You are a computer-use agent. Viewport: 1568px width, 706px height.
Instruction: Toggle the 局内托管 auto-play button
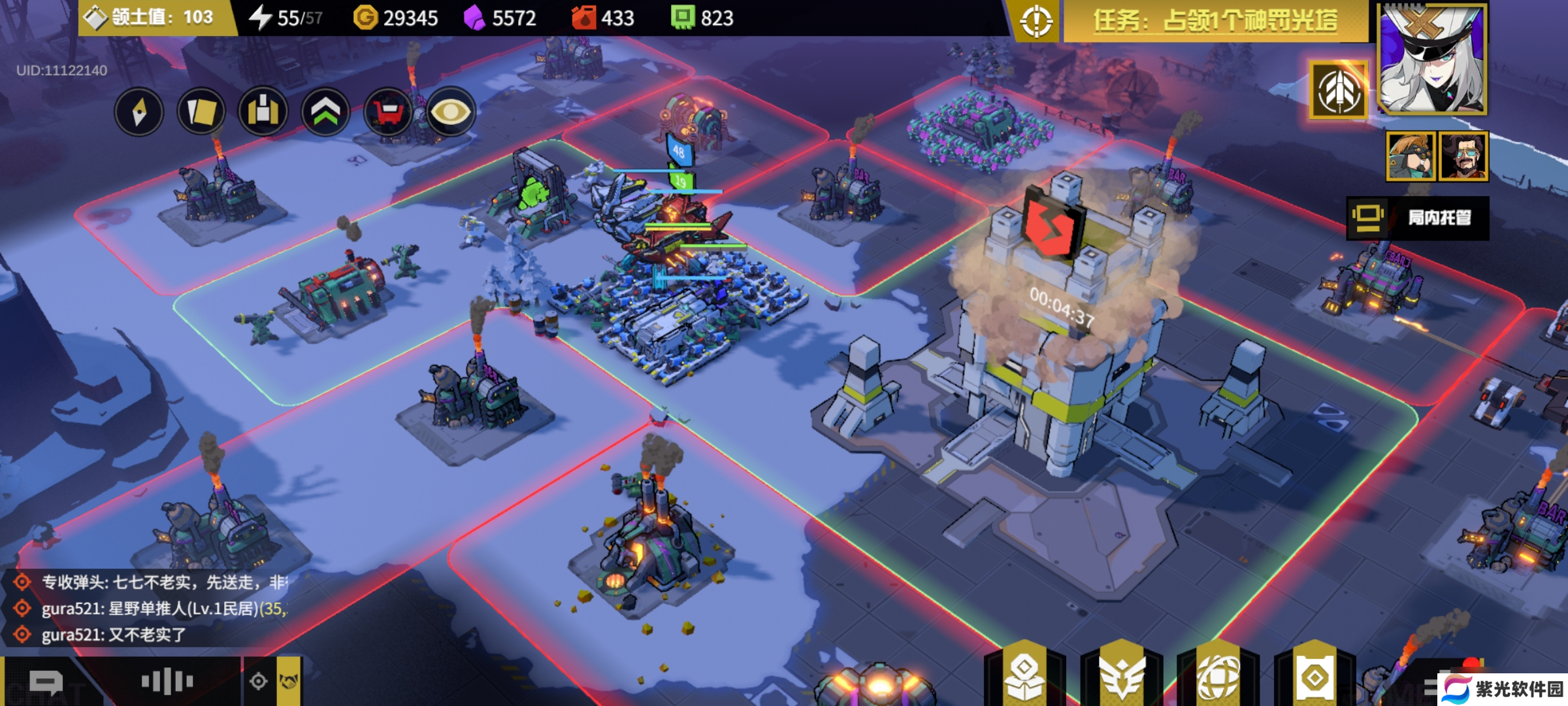[1418, 218]
